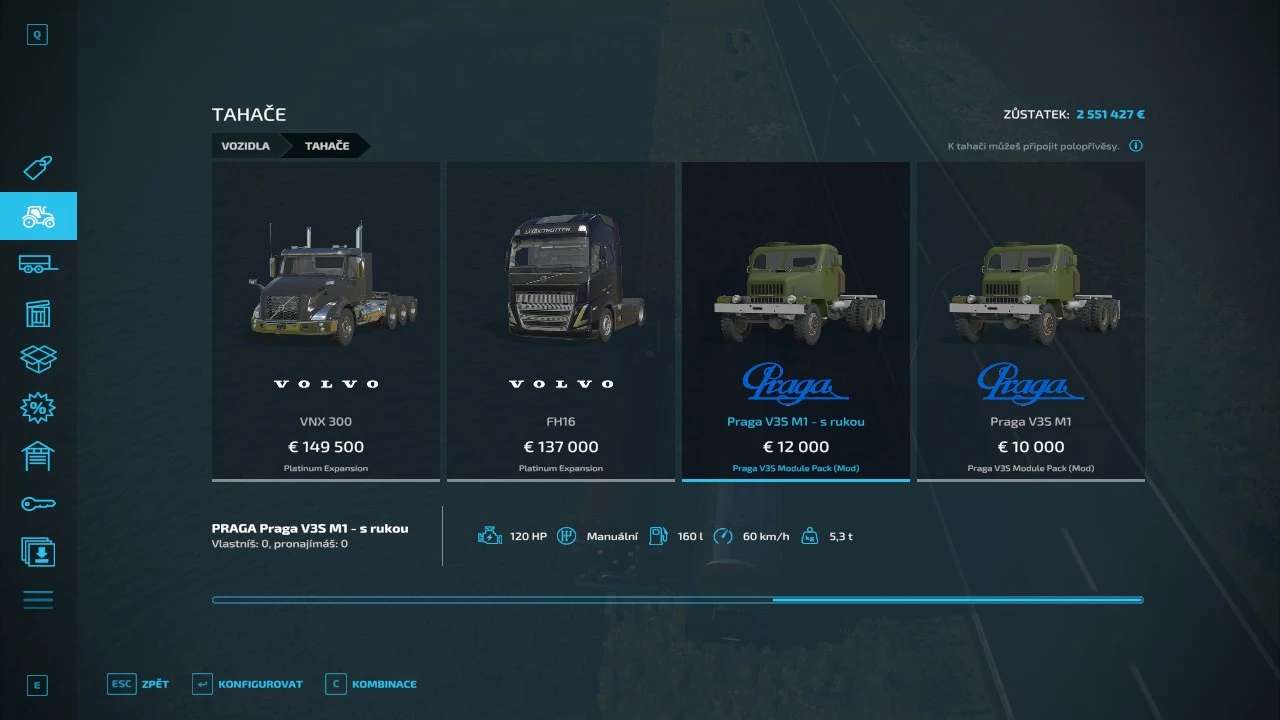Show the open box objects category
Viewport: 1280px width, 720px height.
(x=38, y=360)
